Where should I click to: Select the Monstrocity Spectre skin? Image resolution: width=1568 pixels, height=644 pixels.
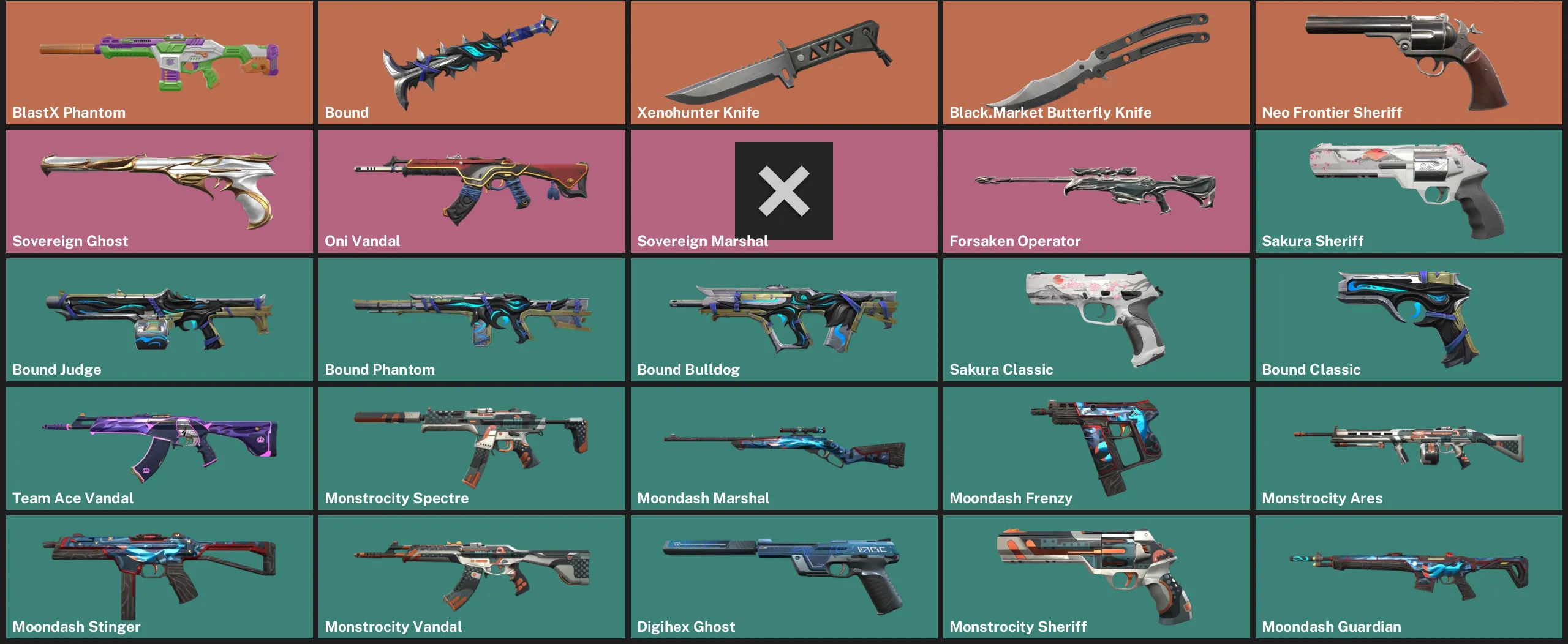coord(472,447)
